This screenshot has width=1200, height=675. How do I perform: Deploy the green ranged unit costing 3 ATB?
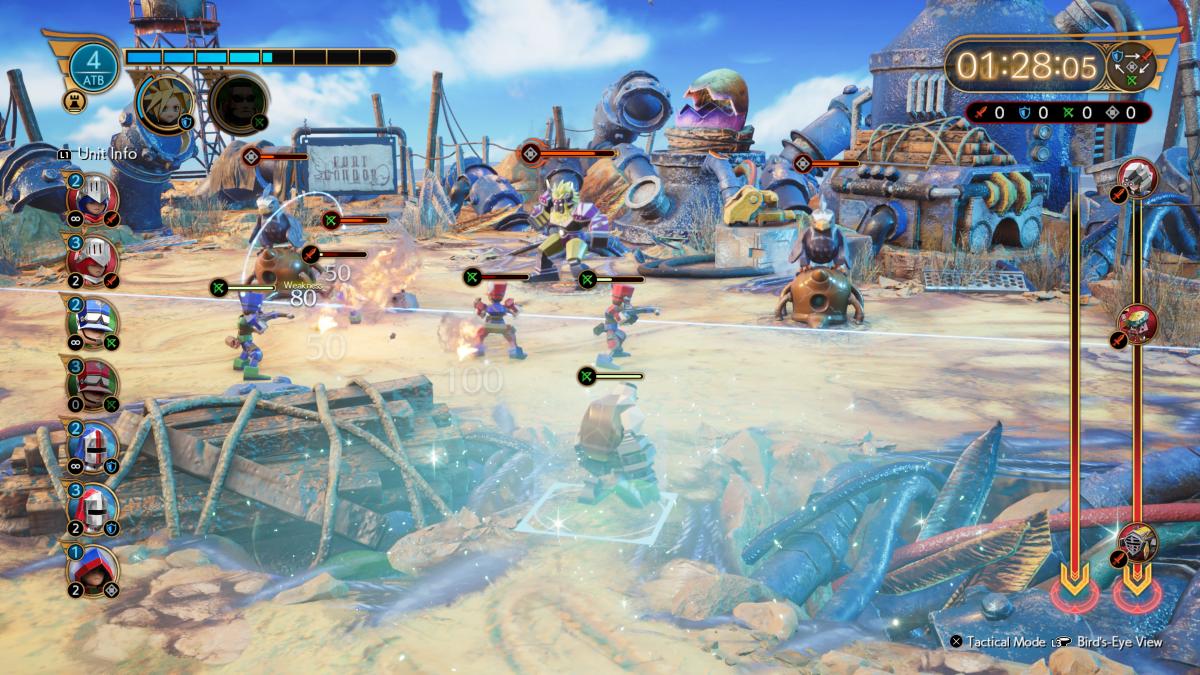point(93,385)
